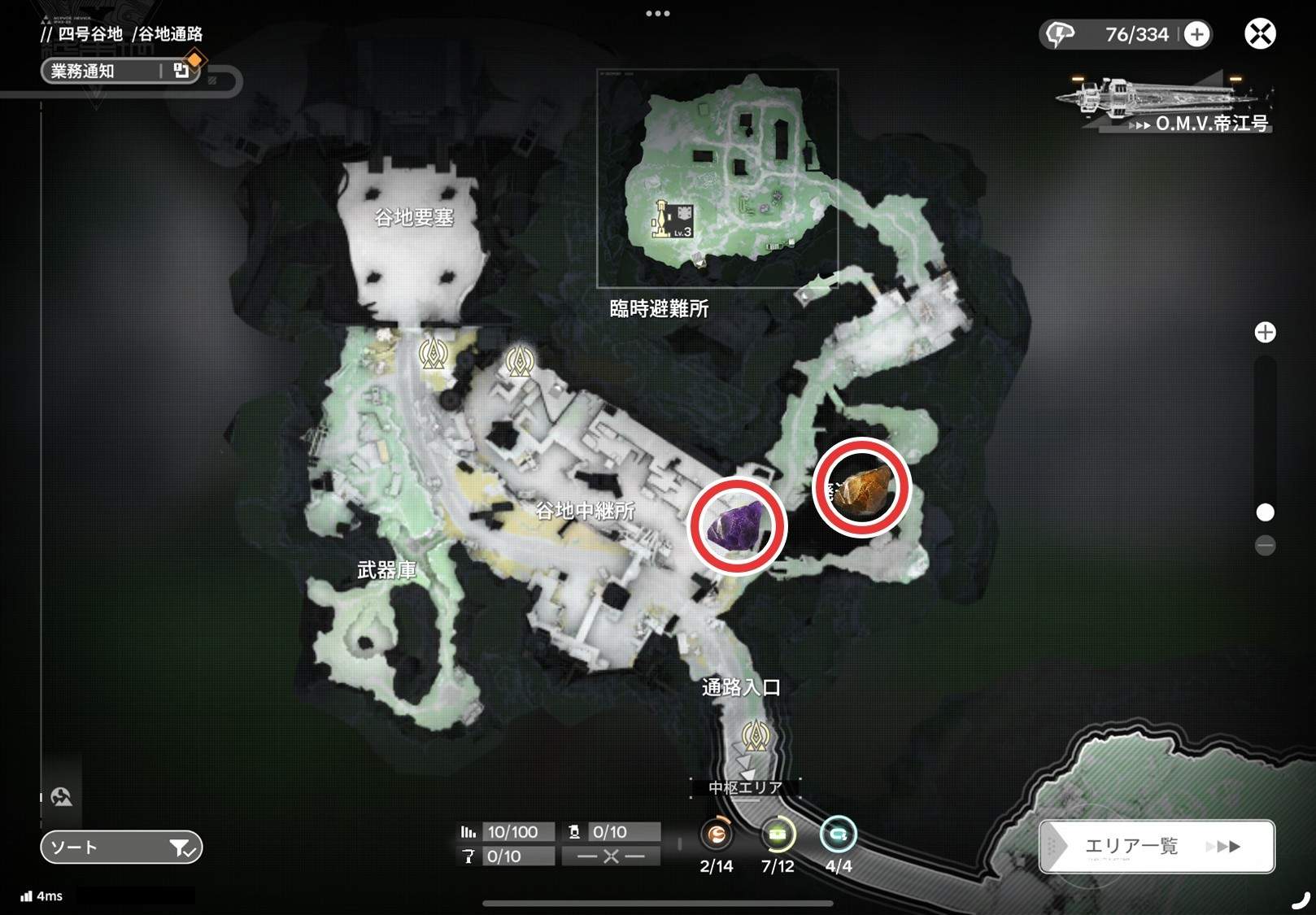Close the map screen
Viewport: 1316px width, 915px height.
coord(1260,34)
